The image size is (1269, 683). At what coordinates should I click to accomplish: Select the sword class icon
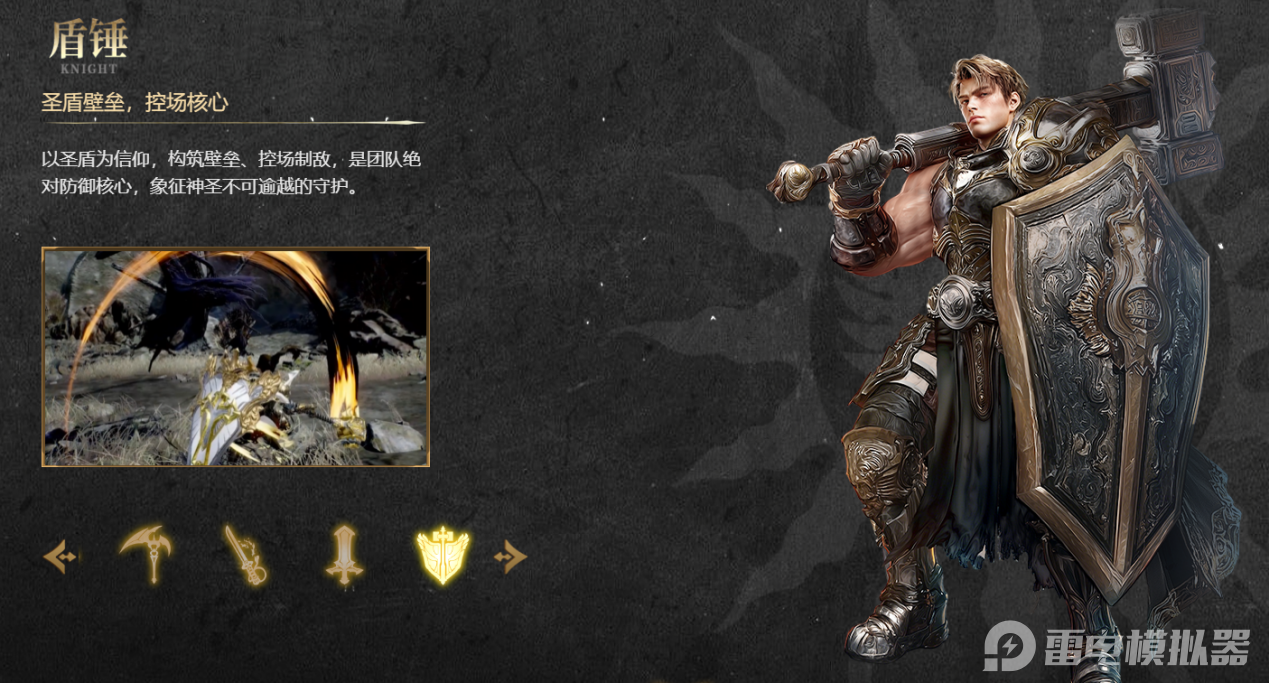pyautogui.click(x=344, y=555)
